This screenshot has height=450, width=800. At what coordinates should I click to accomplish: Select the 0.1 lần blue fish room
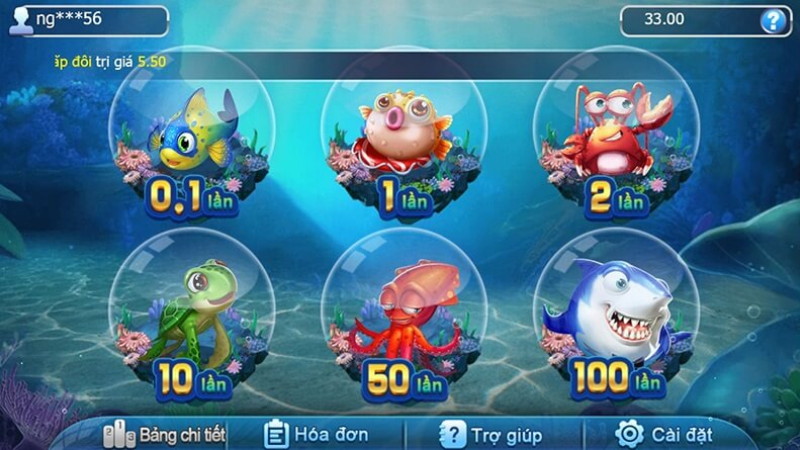coord(190,140)
